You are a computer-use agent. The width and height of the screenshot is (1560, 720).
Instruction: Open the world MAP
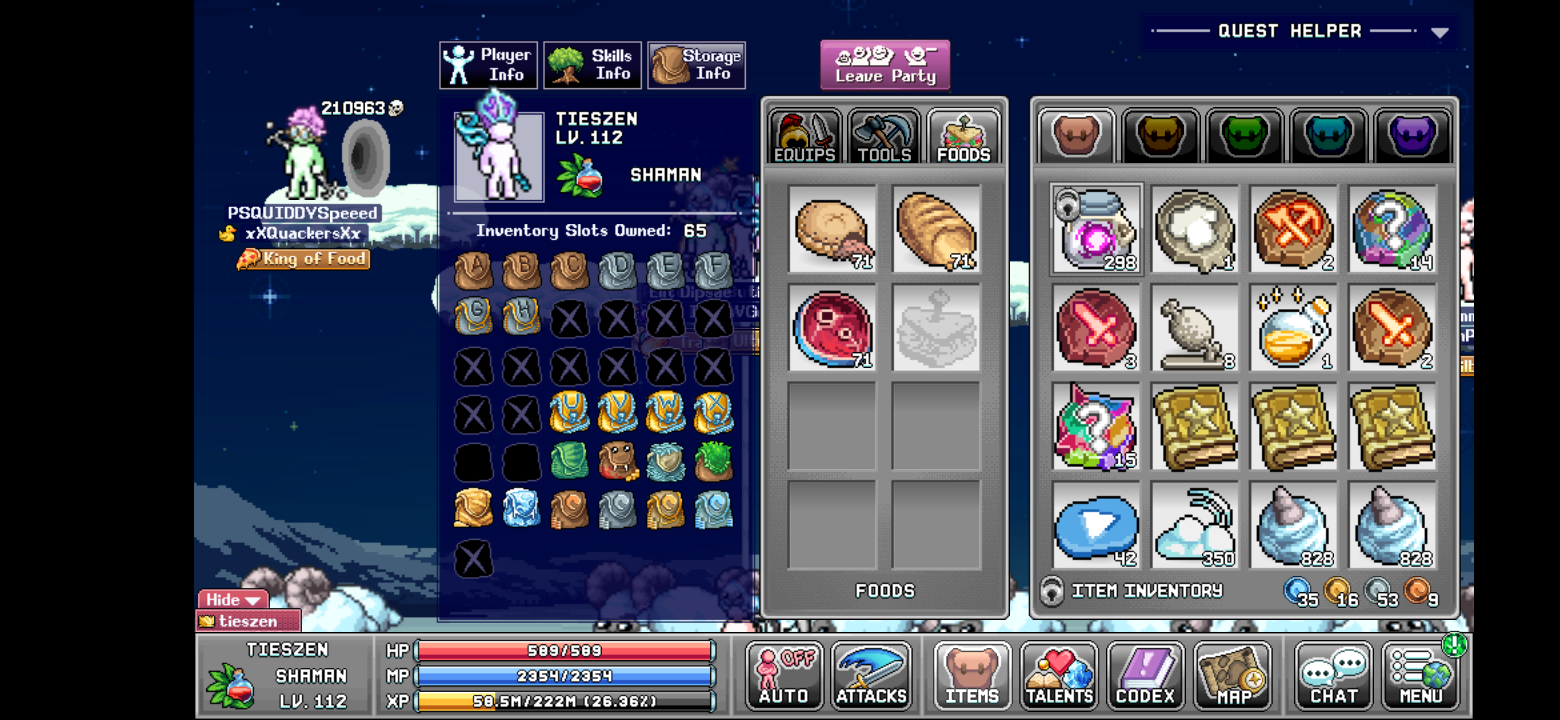click(x=1232, y=675)
